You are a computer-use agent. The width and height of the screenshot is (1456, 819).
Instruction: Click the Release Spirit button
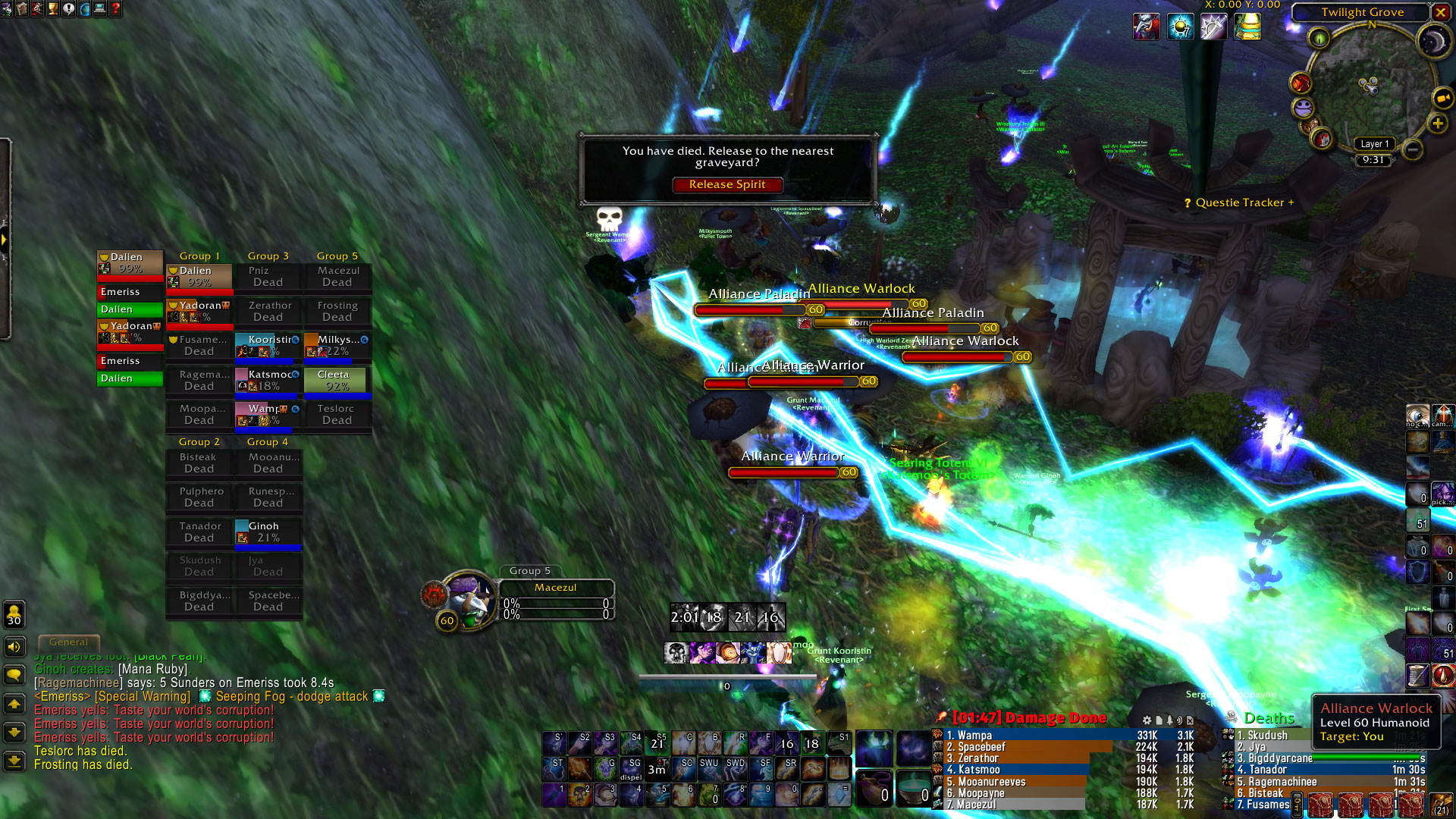point(726,184)
